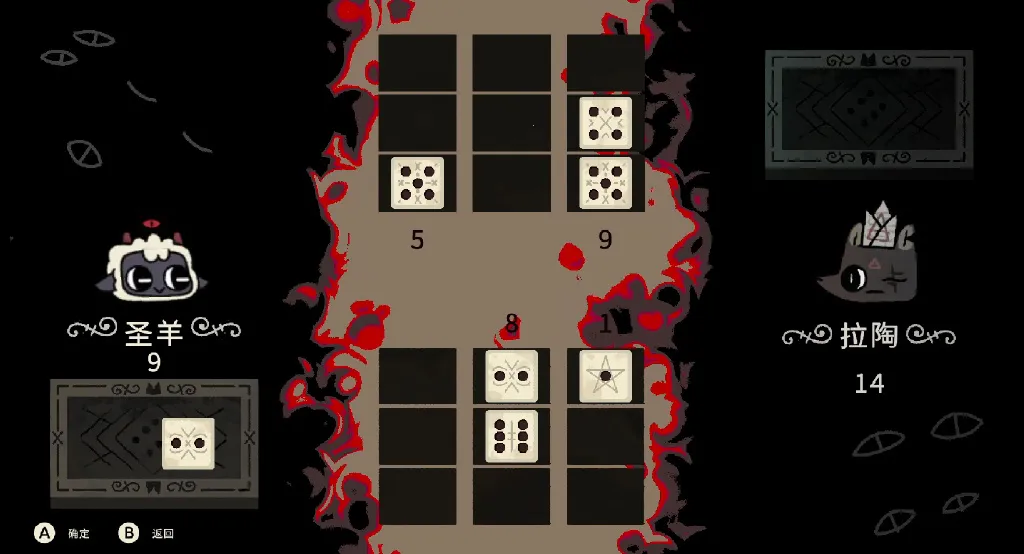The image size is (1024, 554).
Task: Click the five-pip die above the 5 total
Action: [x=417, y=182]
